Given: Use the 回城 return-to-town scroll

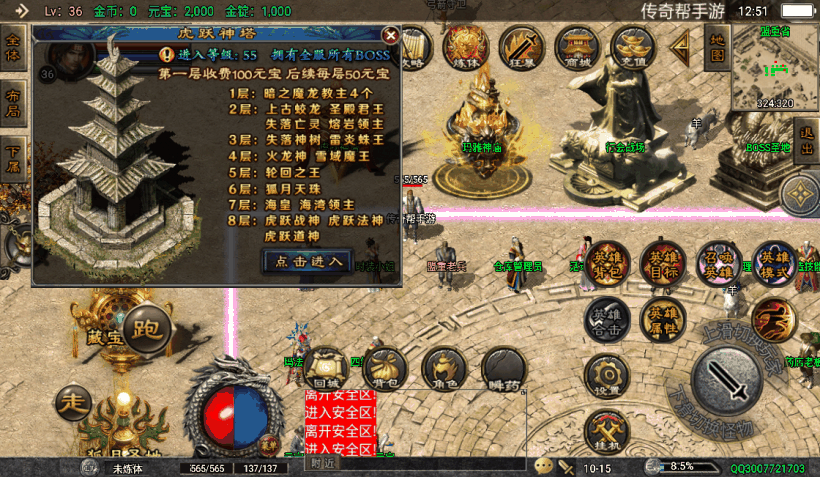Looking at the screenshot, I should 325,370.
